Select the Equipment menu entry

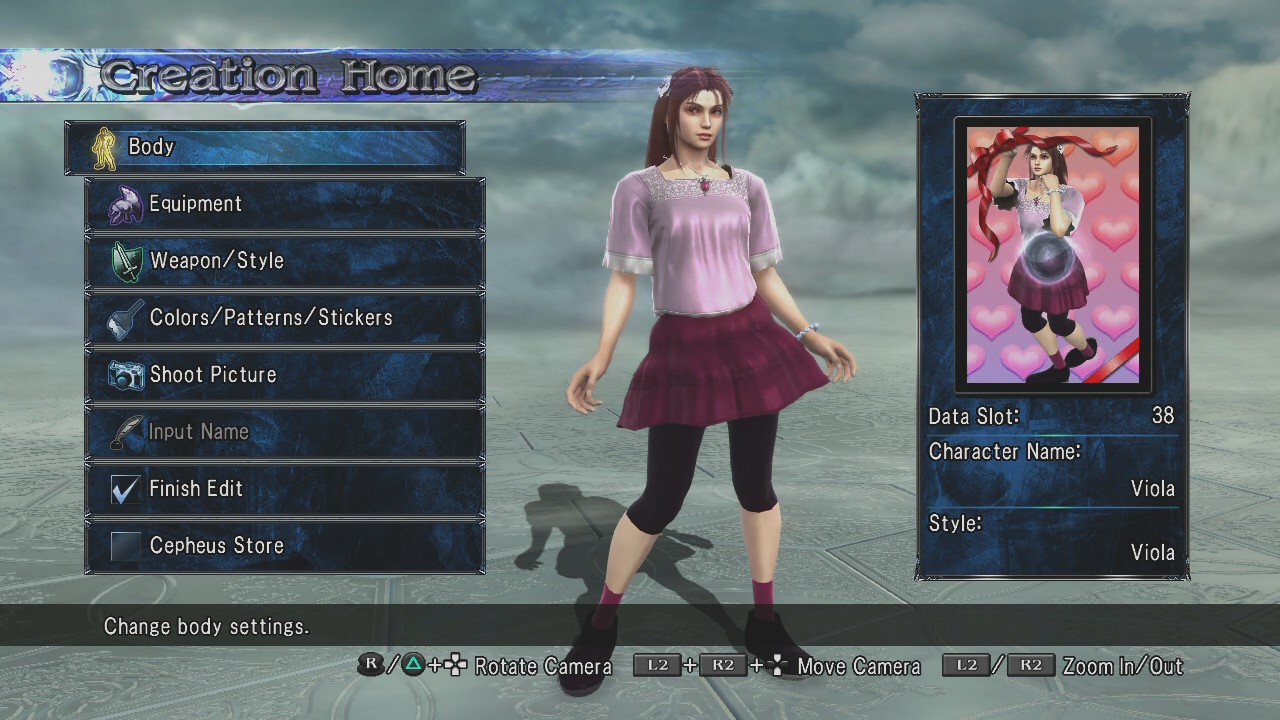285,204
